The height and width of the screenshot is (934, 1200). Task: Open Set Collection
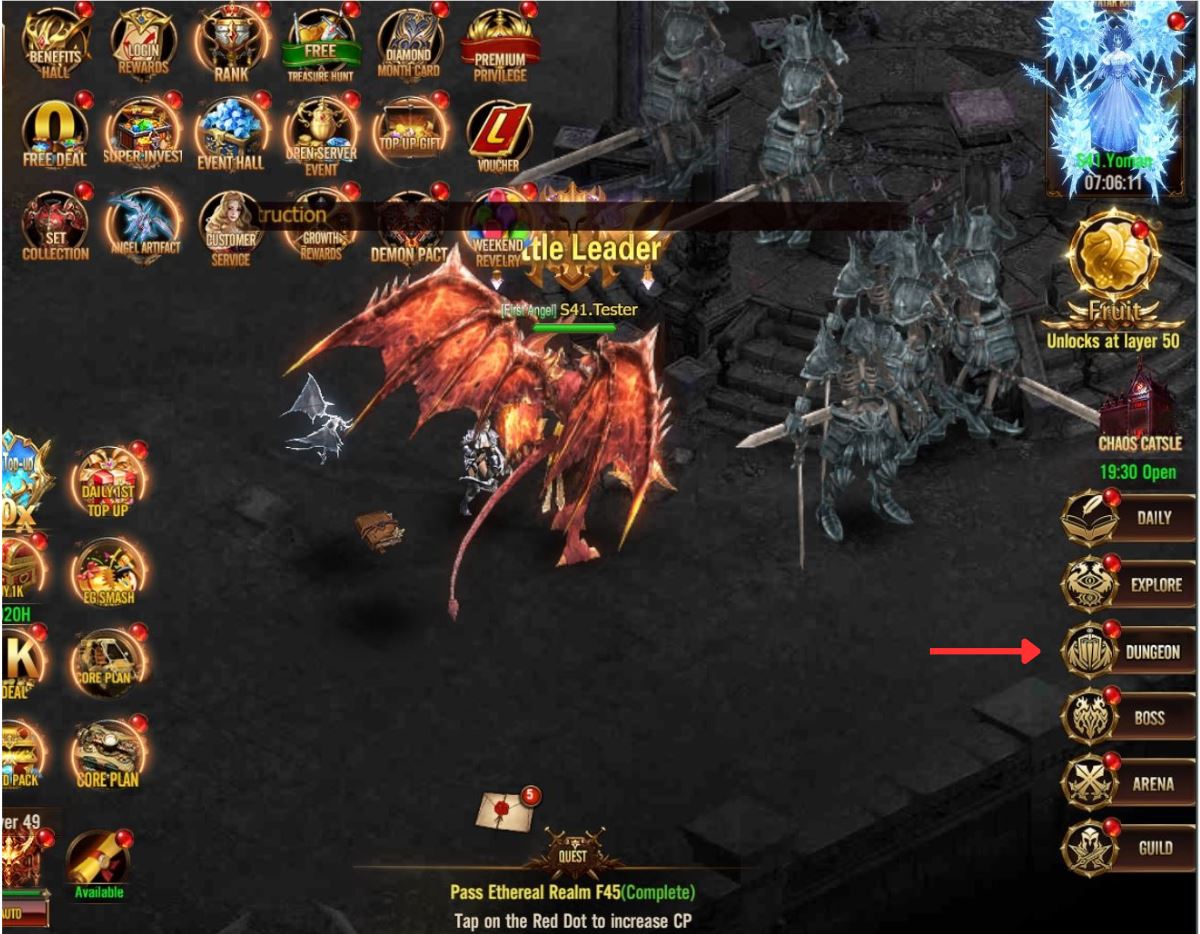point(55,225)
